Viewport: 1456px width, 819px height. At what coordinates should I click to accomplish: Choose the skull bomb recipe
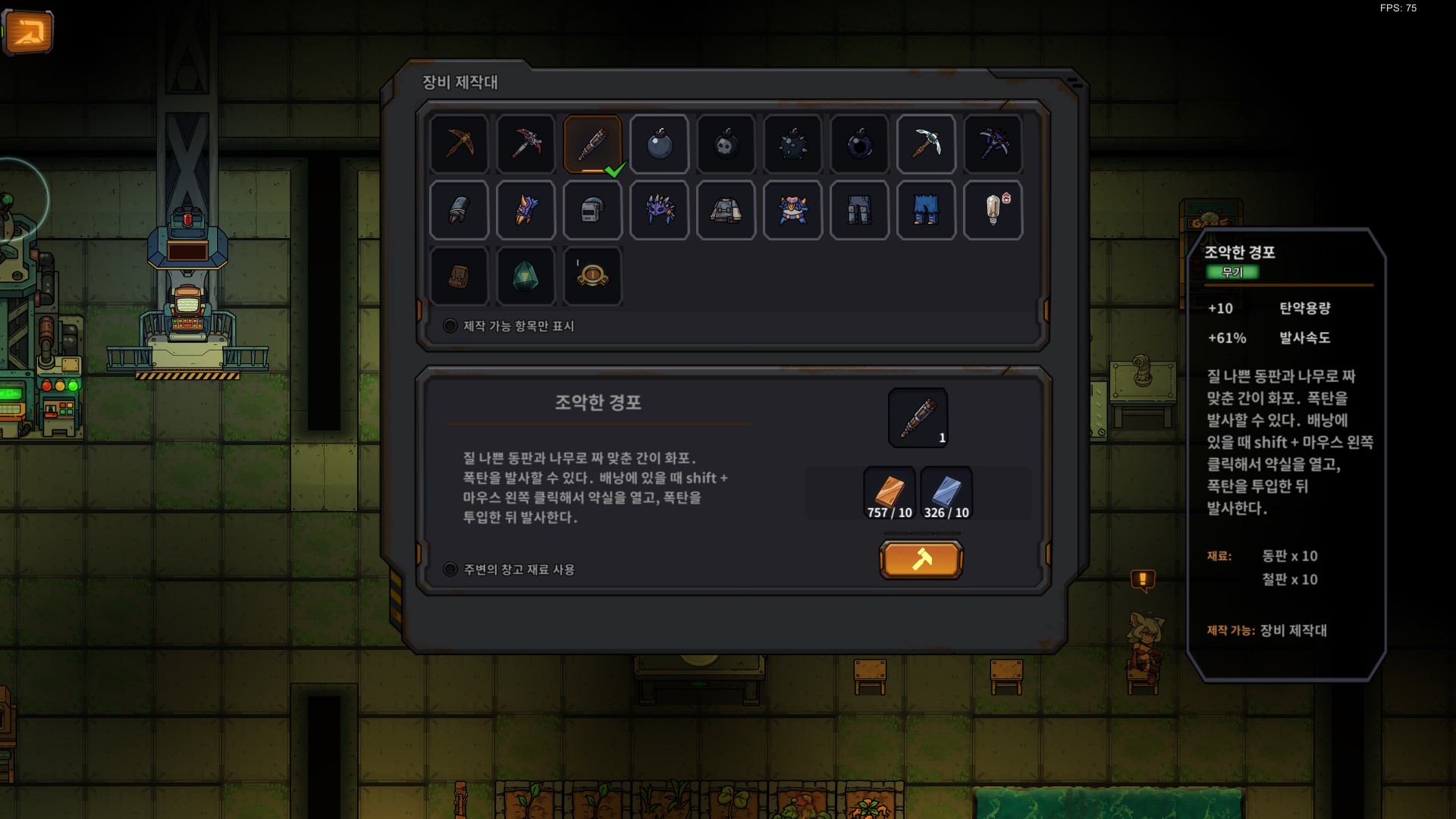click(726, 144)
